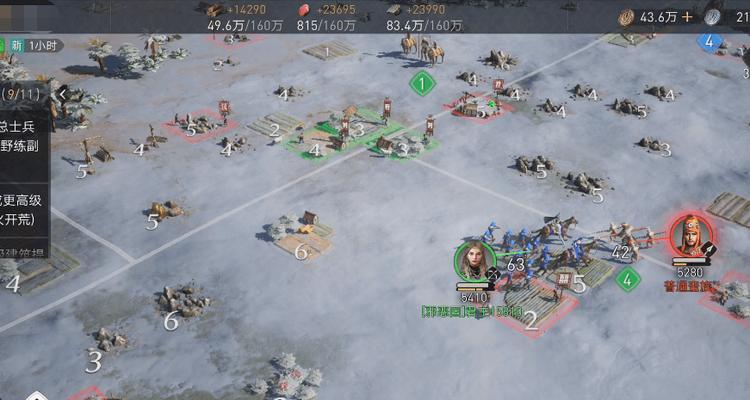Tap the plus button beside copper coins

[687, 17]
